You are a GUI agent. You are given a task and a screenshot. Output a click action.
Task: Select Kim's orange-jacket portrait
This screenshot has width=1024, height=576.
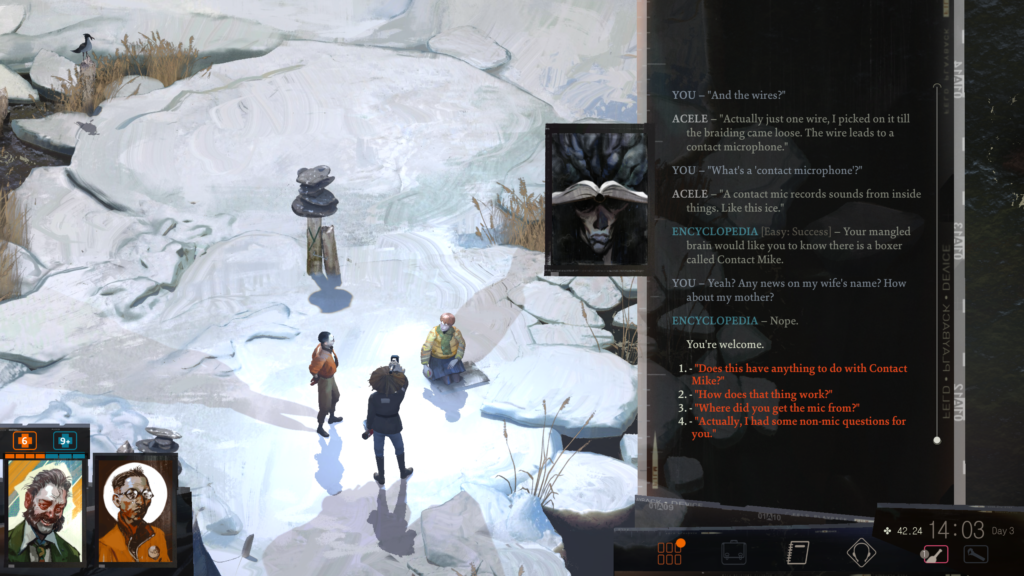[x=134, y=512]
